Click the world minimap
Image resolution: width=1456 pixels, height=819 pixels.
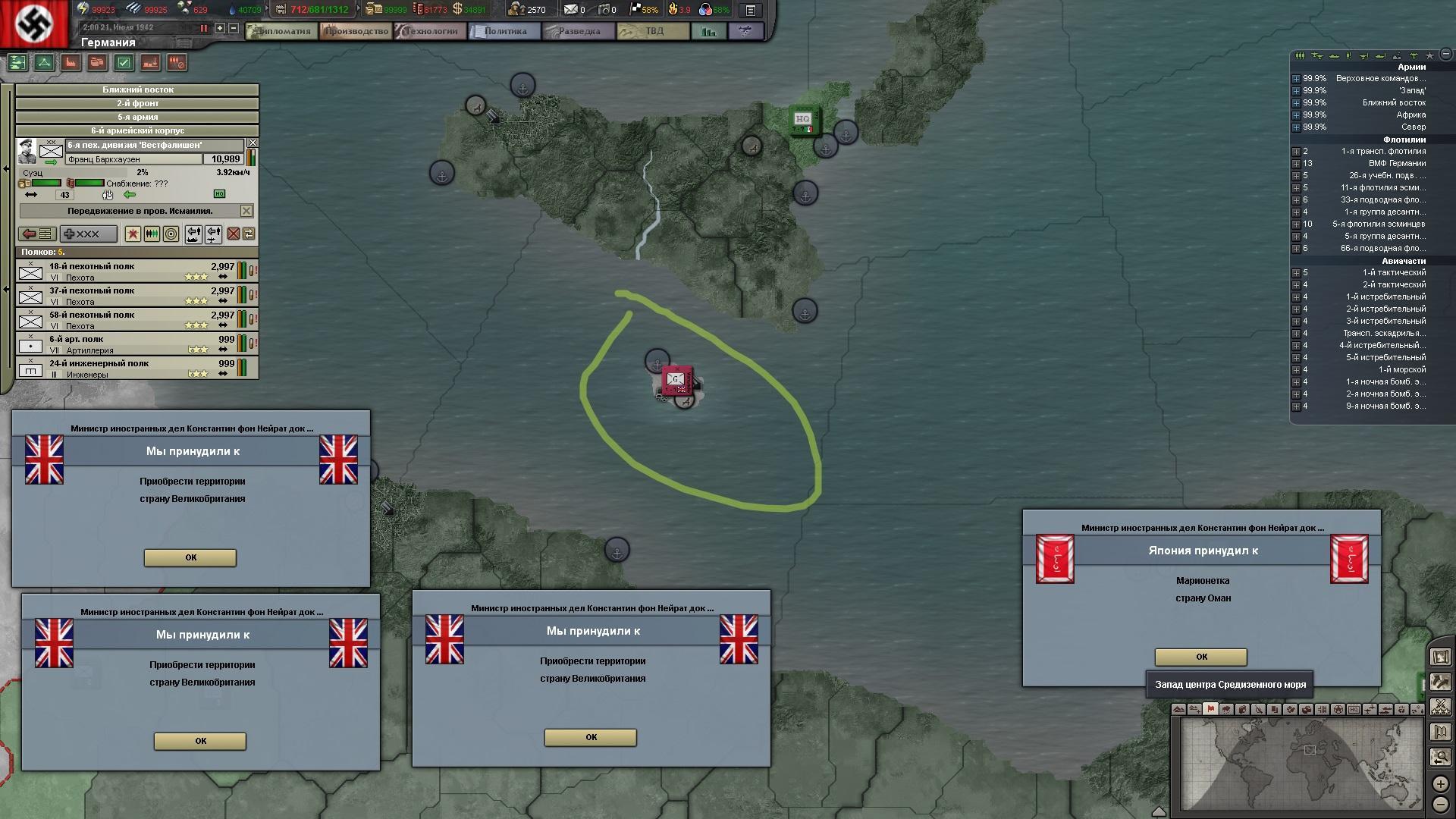(1301, 763)
